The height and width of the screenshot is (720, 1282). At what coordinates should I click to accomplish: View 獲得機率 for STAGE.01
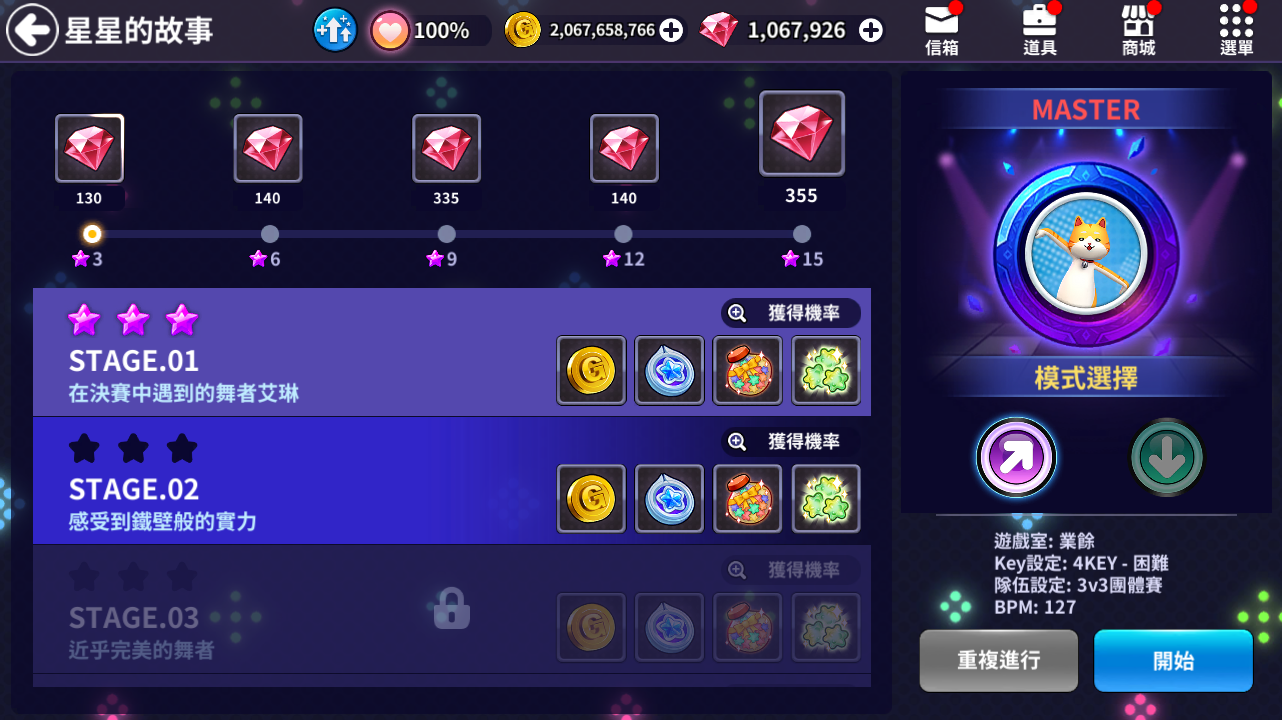(x=790, y=313)
